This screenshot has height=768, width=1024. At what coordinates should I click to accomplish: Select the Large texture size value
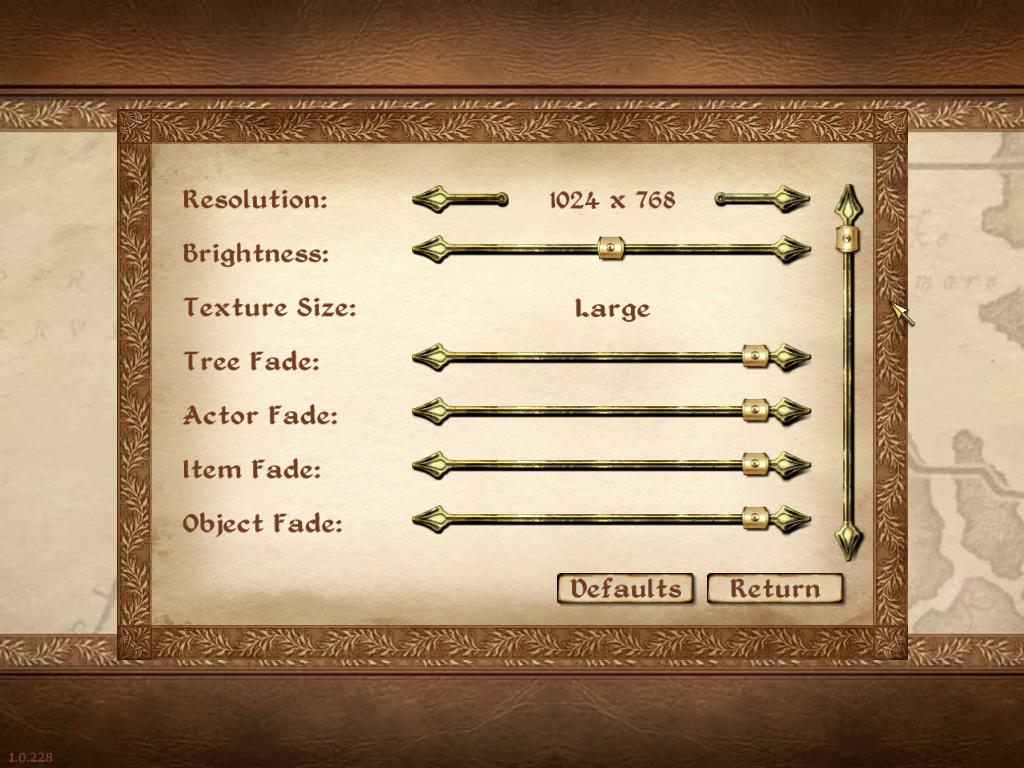(612, 309)
